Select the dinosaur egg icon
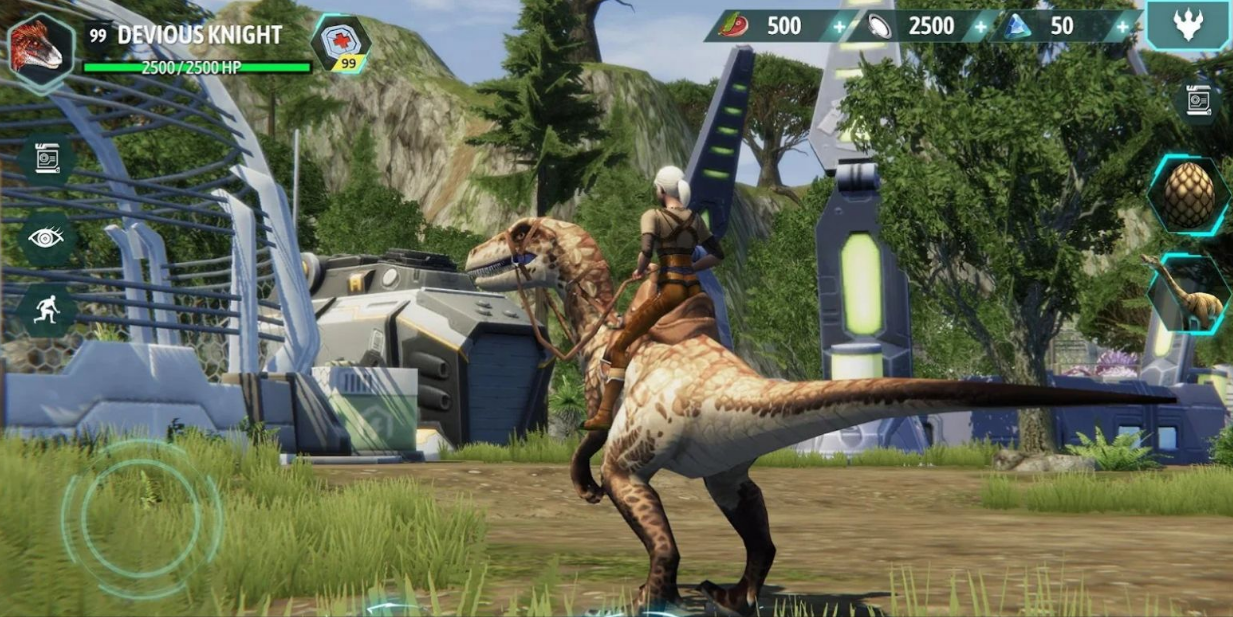The height and width of the screenshot is (617, 1233). coord(1188,195)
